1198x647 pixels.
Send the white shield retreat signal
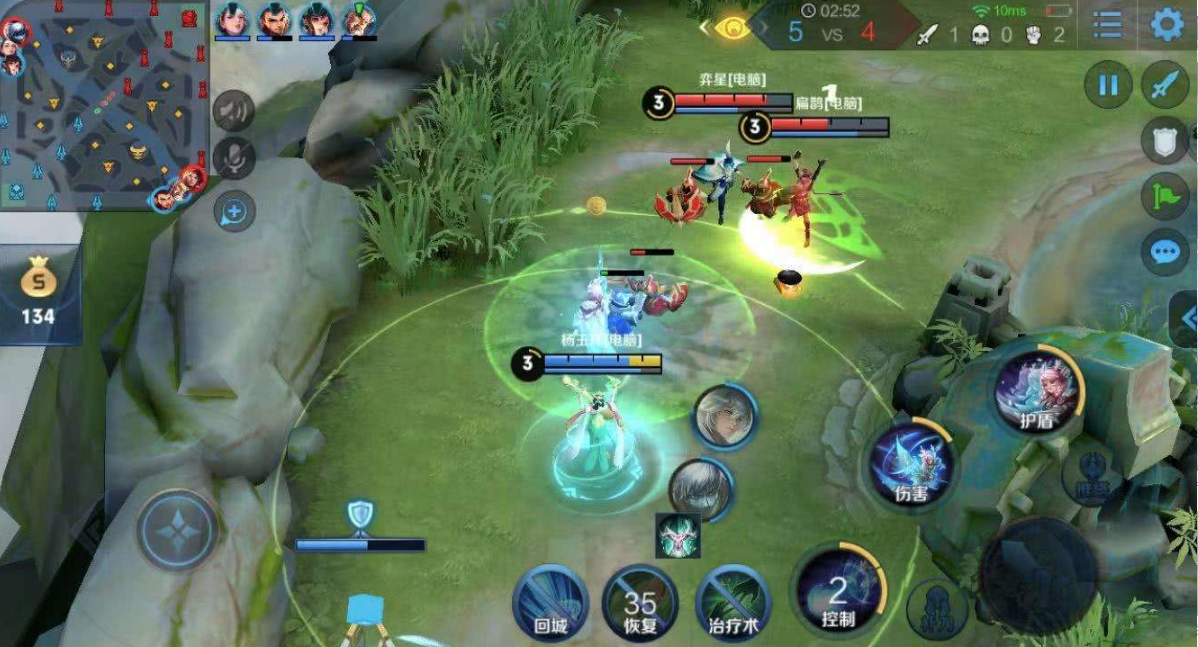(x=1165, y=141)
